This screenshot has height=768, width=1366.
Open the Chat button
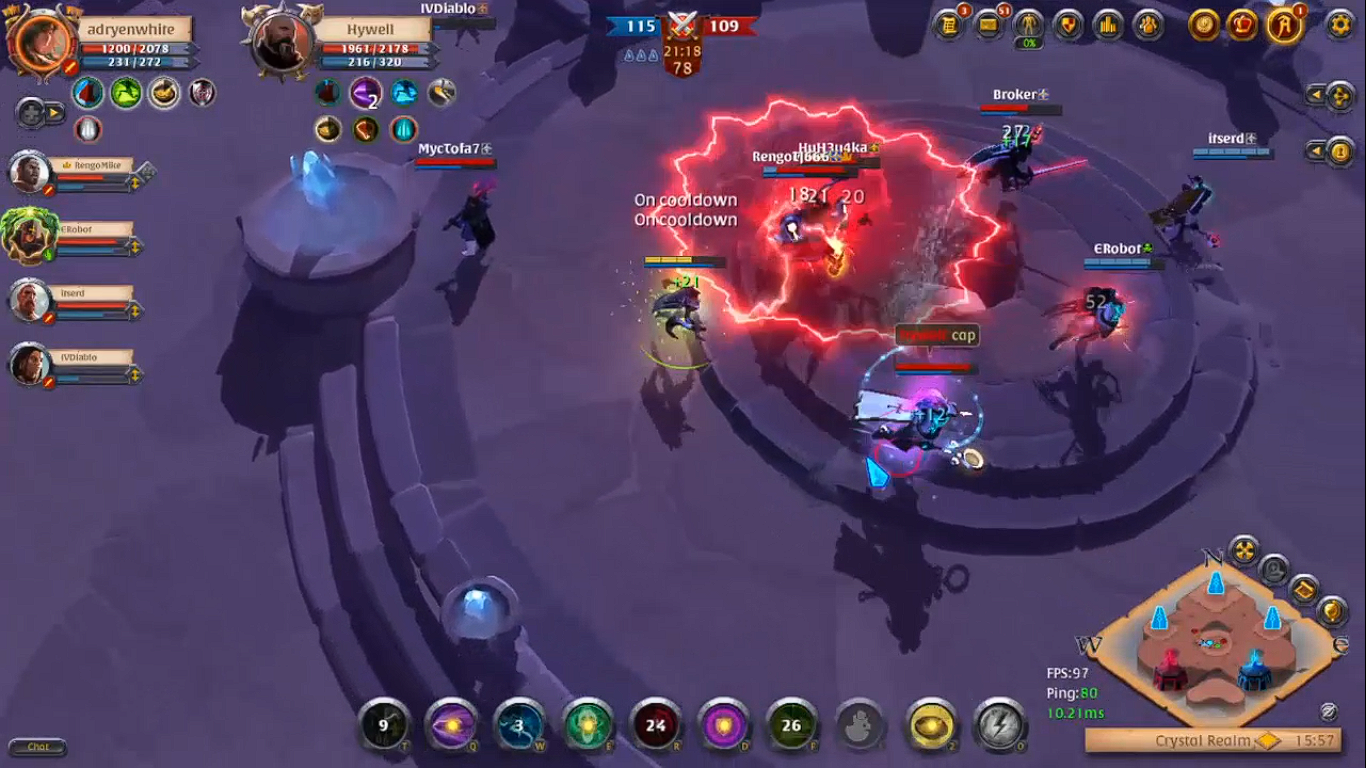(38, 747)
